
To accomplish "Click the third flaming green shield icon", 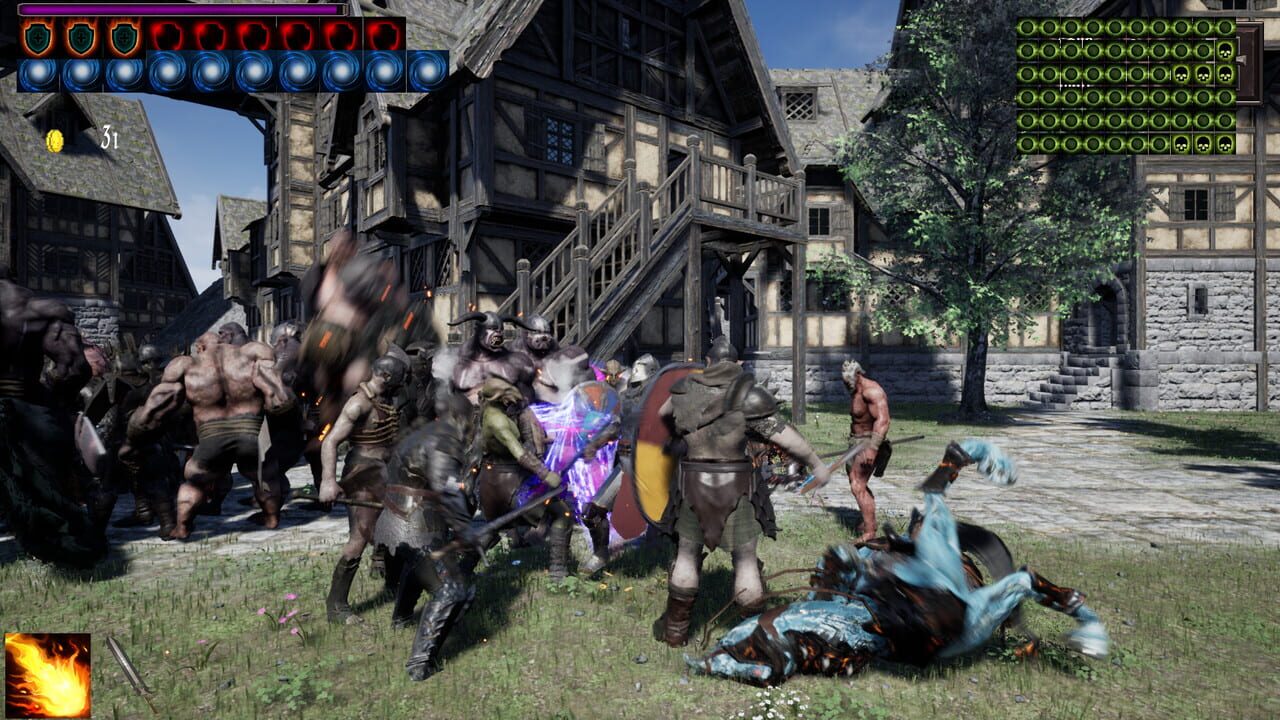I will click(x=124, y=36).
